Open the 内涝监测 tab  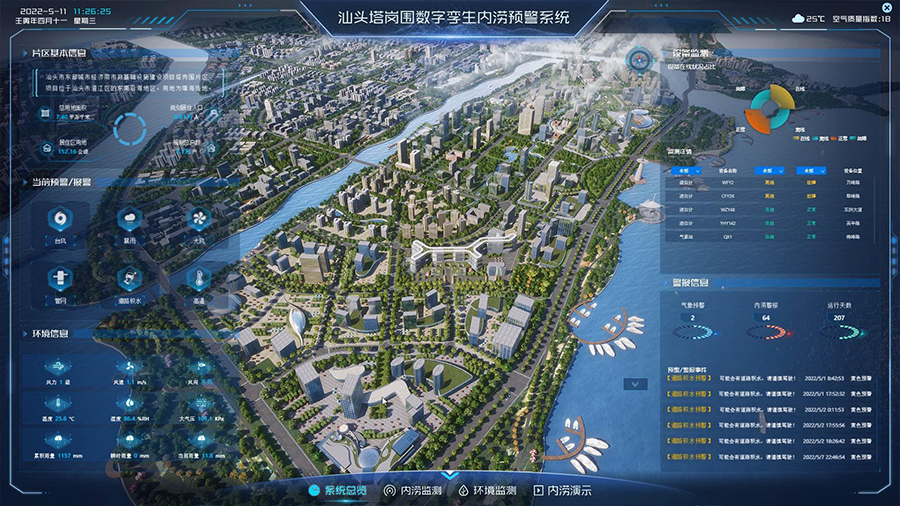(422, 491)
